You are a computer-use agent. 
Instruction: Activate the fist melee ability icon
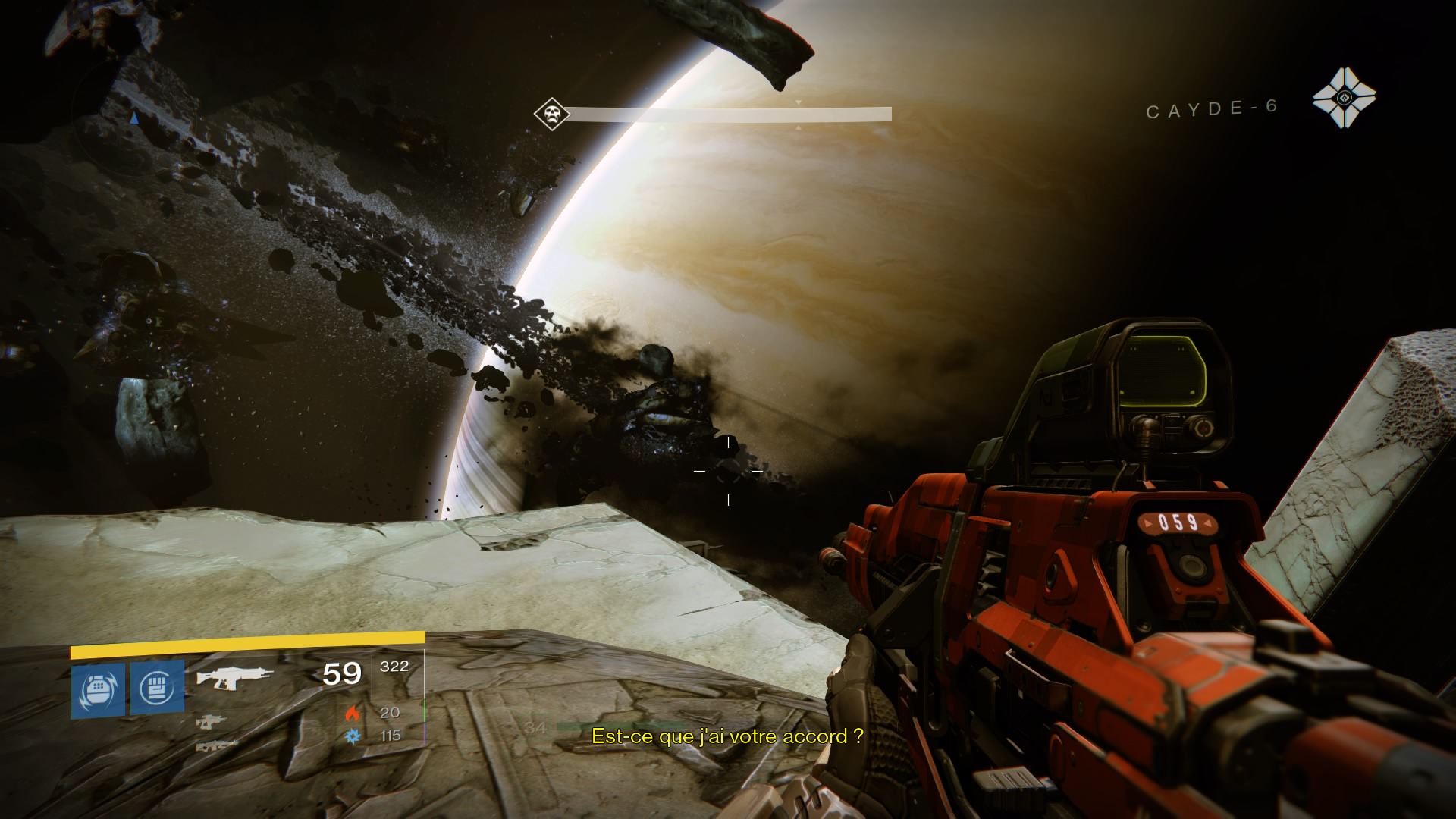click(157, 687)
